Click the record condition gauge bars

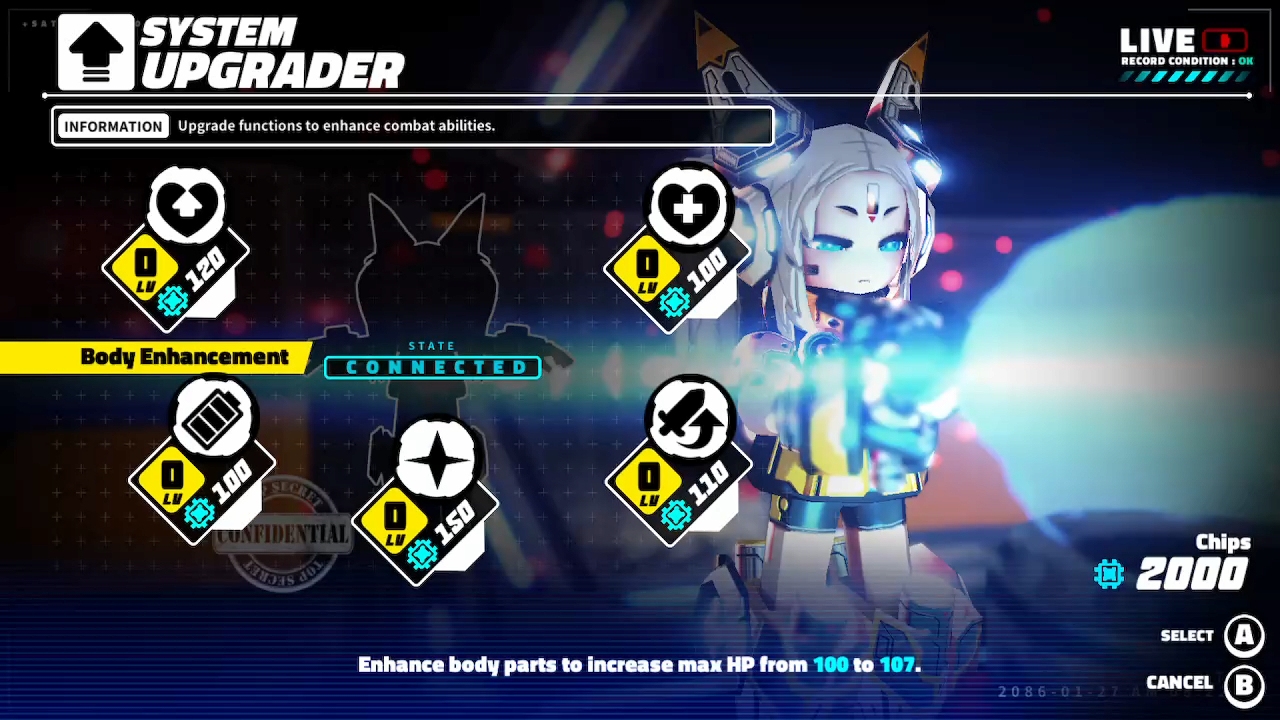tap(1180, 75)
